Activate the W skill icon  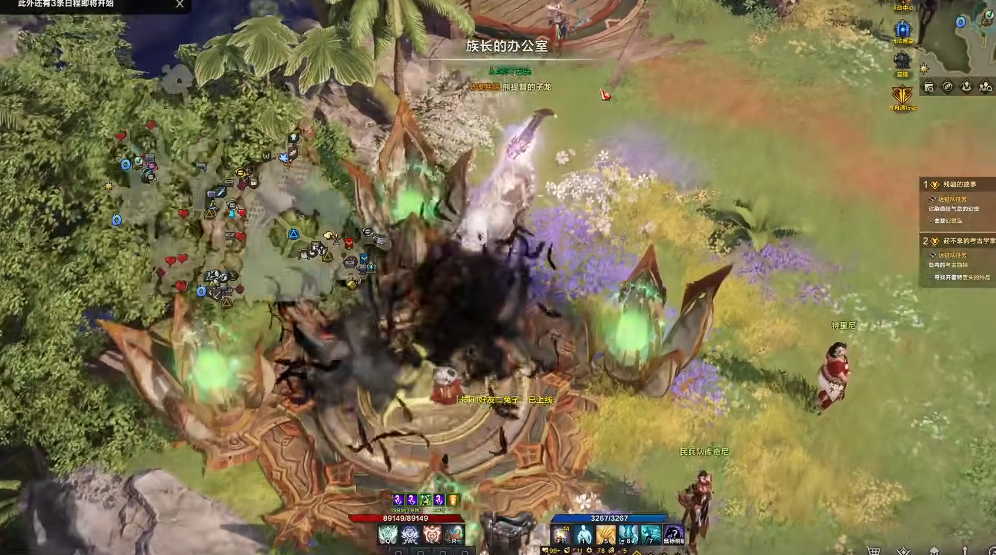point(410,535)
